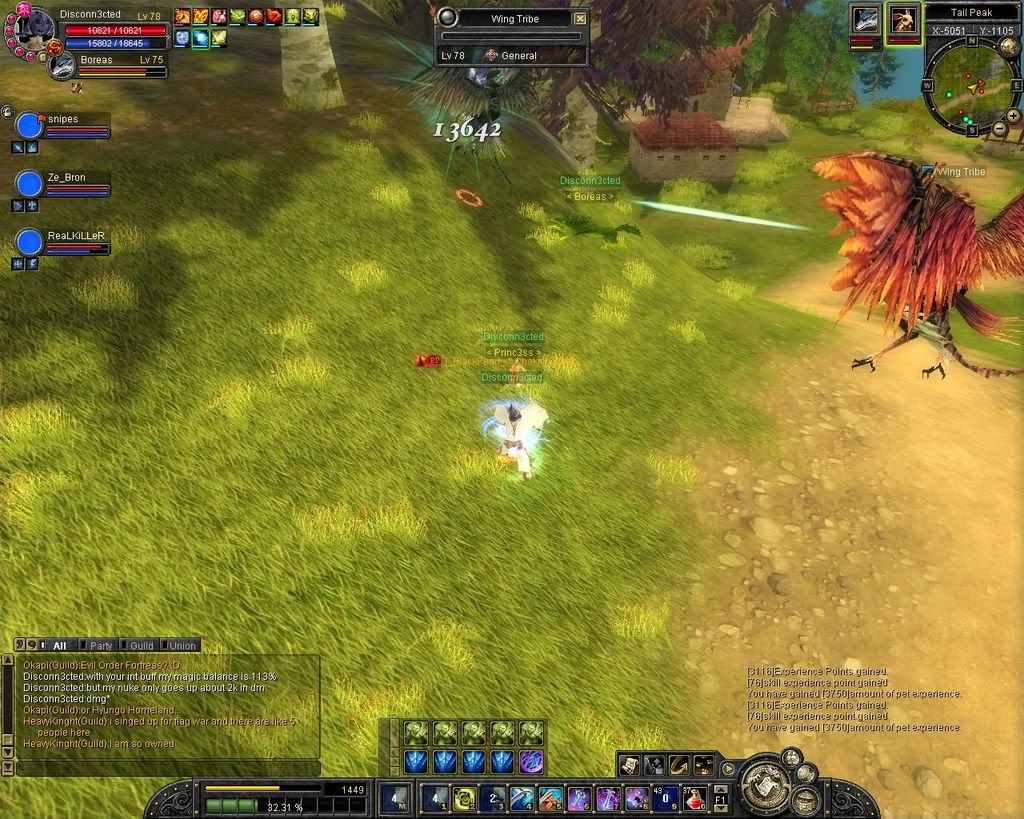This screenshot has width=1024, height=819.
Task: Activate the purple swirl skill in the upper quickbar
Action: click(531, 761)
